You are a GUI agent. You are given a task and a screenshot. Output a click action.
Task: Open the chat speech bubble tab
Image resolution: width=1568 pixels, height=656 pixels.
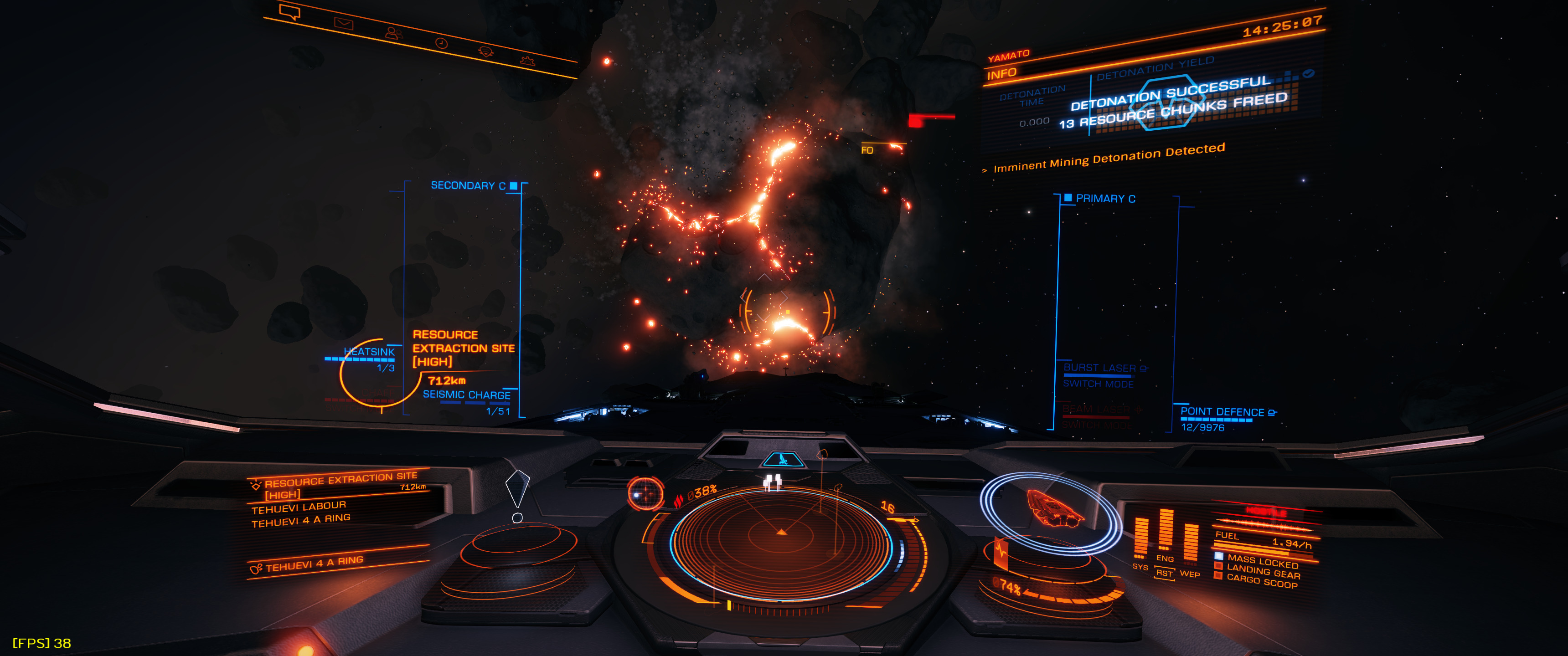(289, 12)
